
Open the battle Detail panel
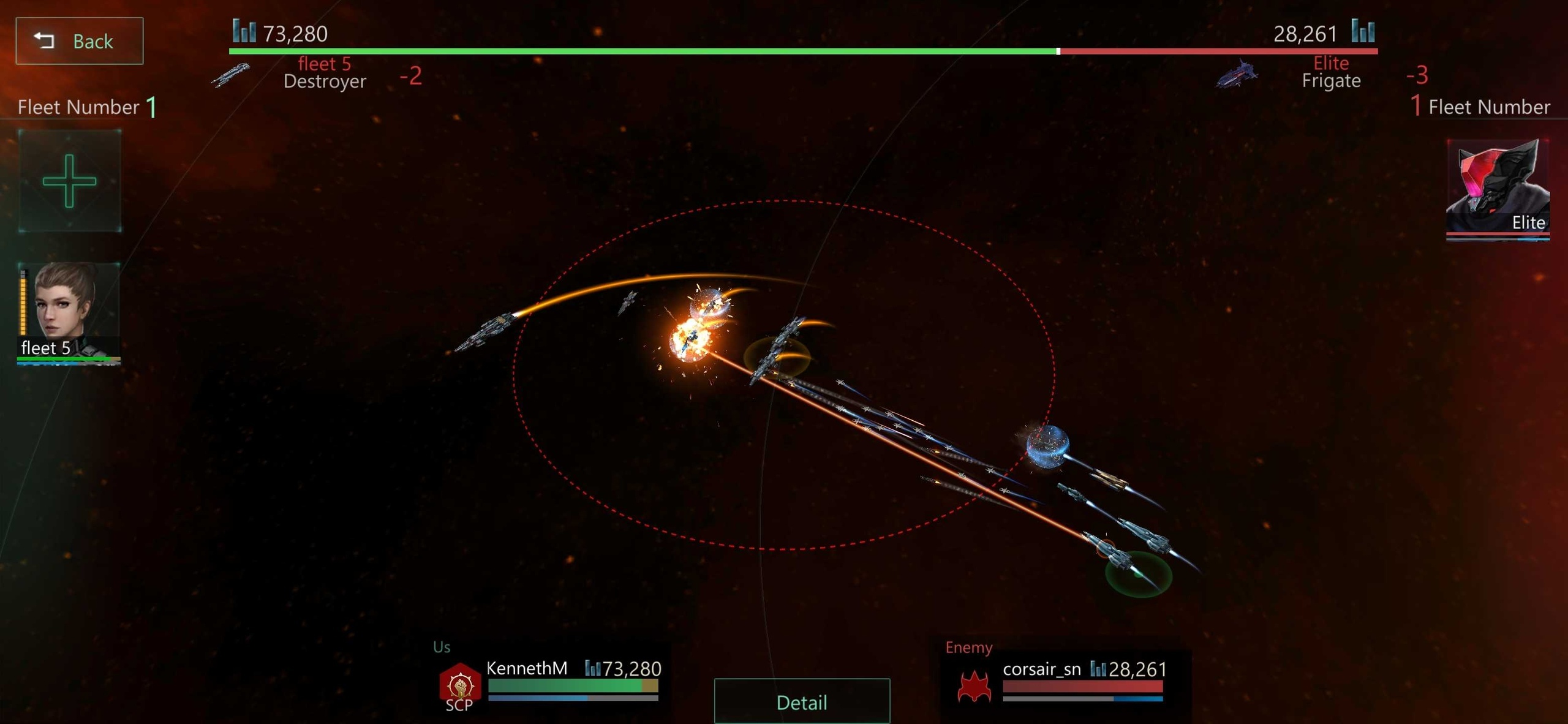tap(801, 701)
